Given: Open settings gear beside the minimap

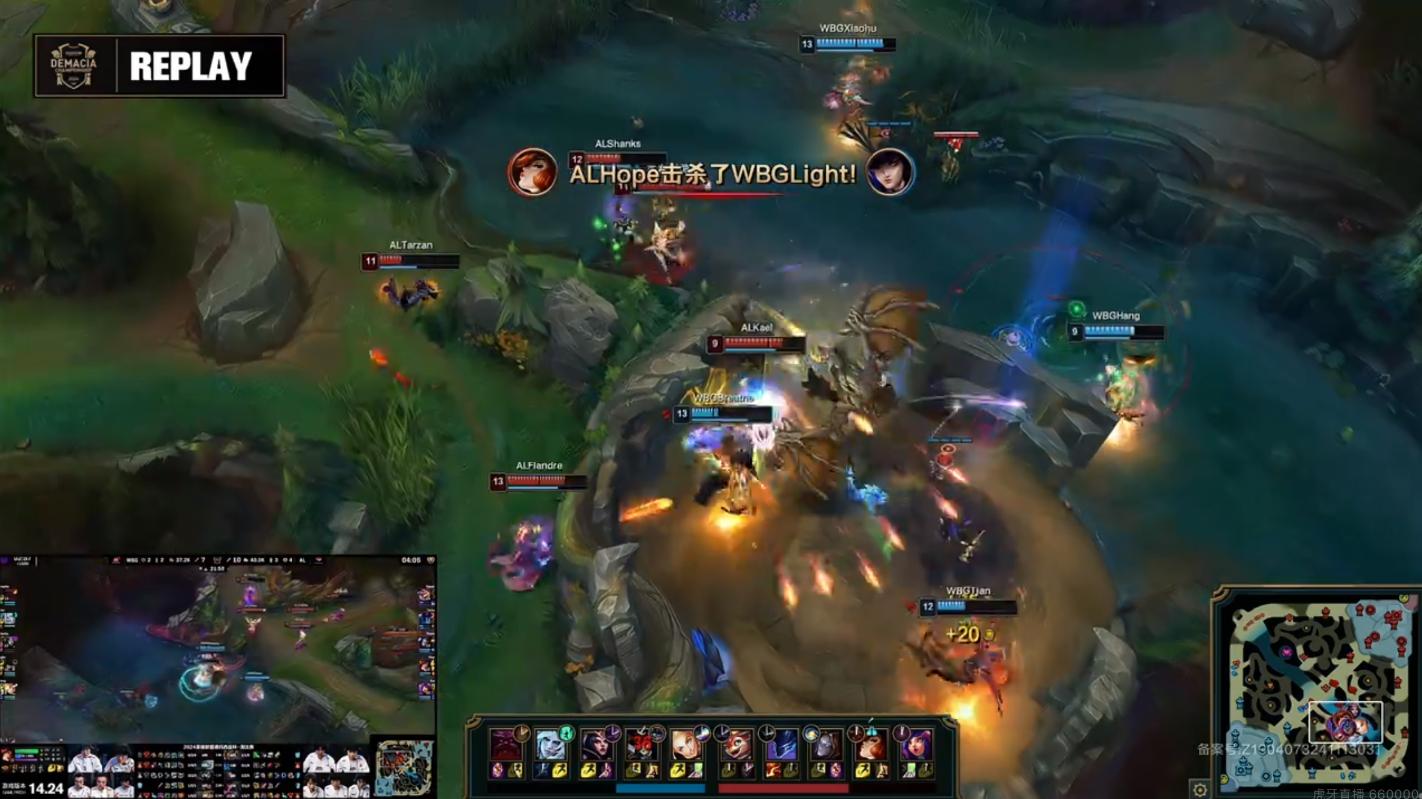Looking at the screenshot, I should click(1200, 789).
